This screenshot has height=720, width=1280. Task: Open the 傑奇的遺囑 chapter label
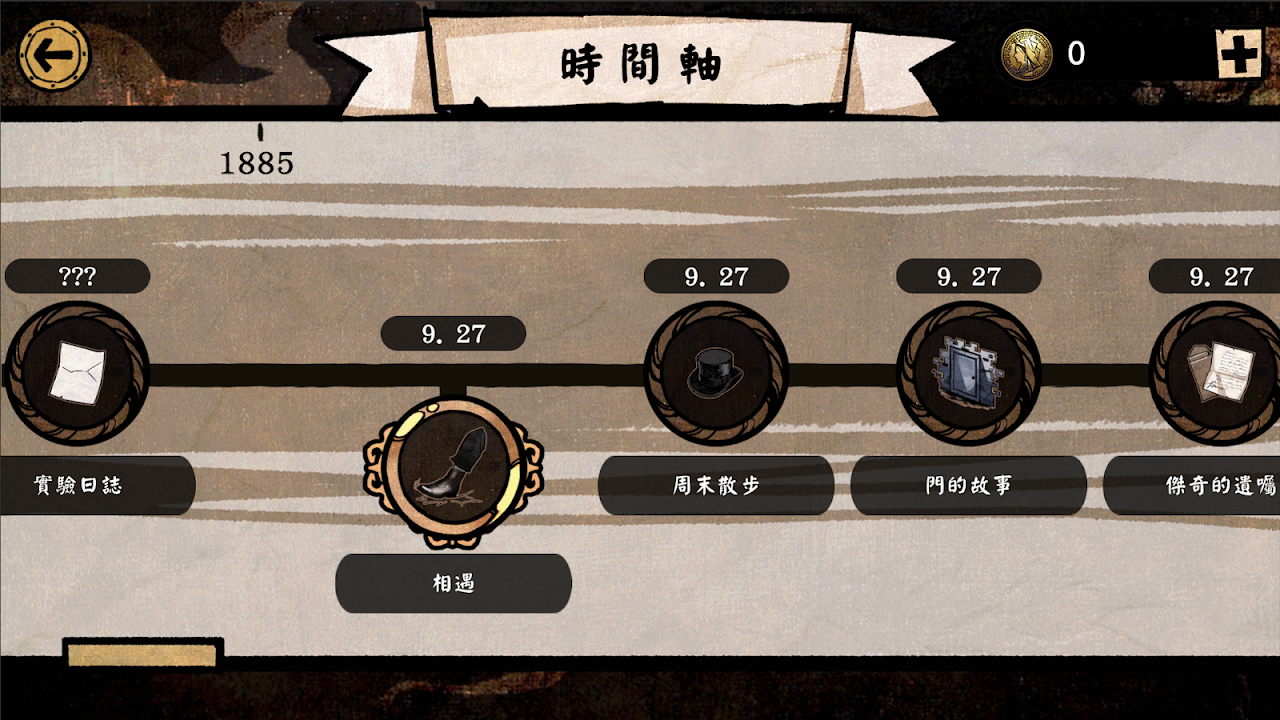coord(1200,485)
